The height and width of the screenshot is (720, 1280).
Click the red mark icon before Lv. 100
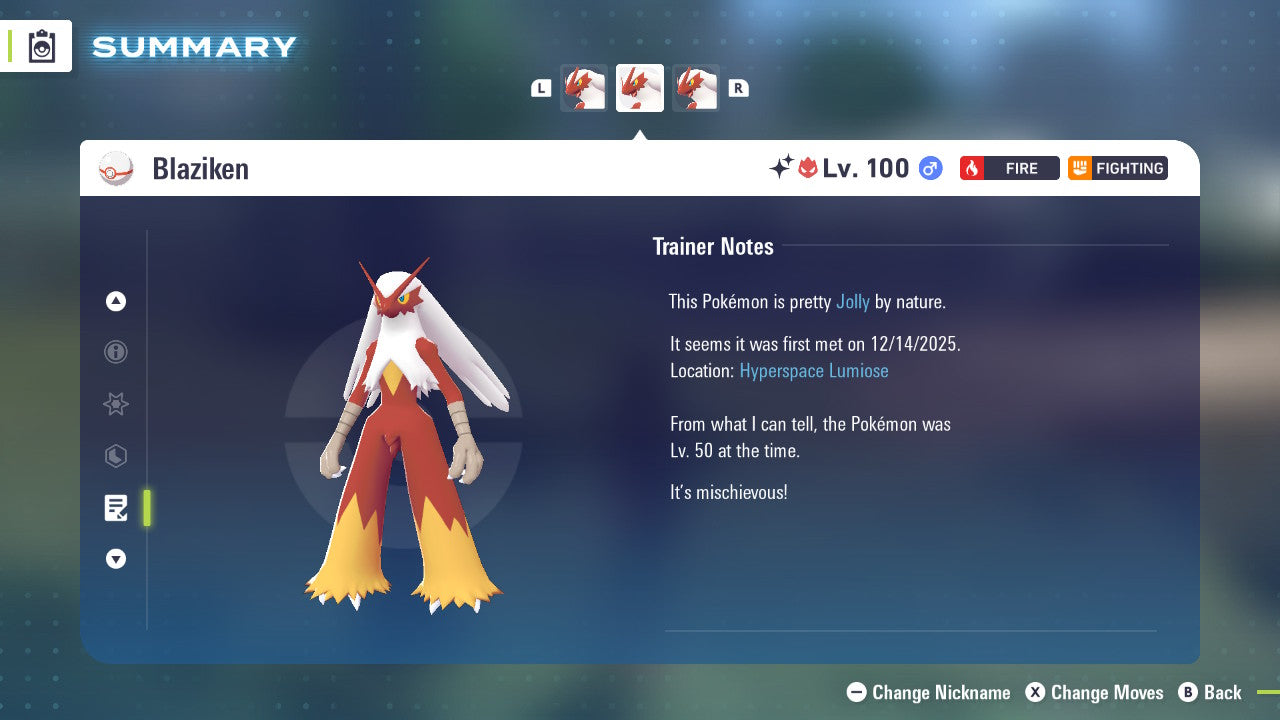[x=808, y=168]
